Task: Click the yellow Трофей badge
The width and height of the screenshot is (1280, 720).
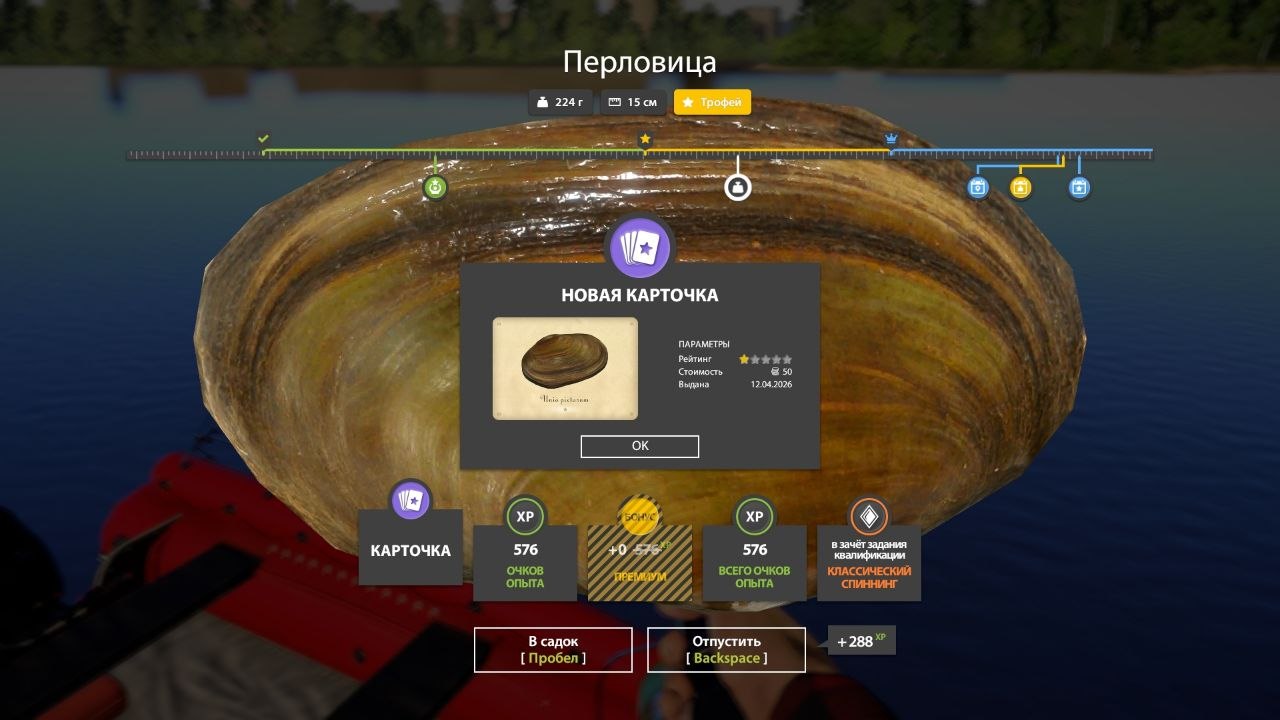Action: (711, 101)
